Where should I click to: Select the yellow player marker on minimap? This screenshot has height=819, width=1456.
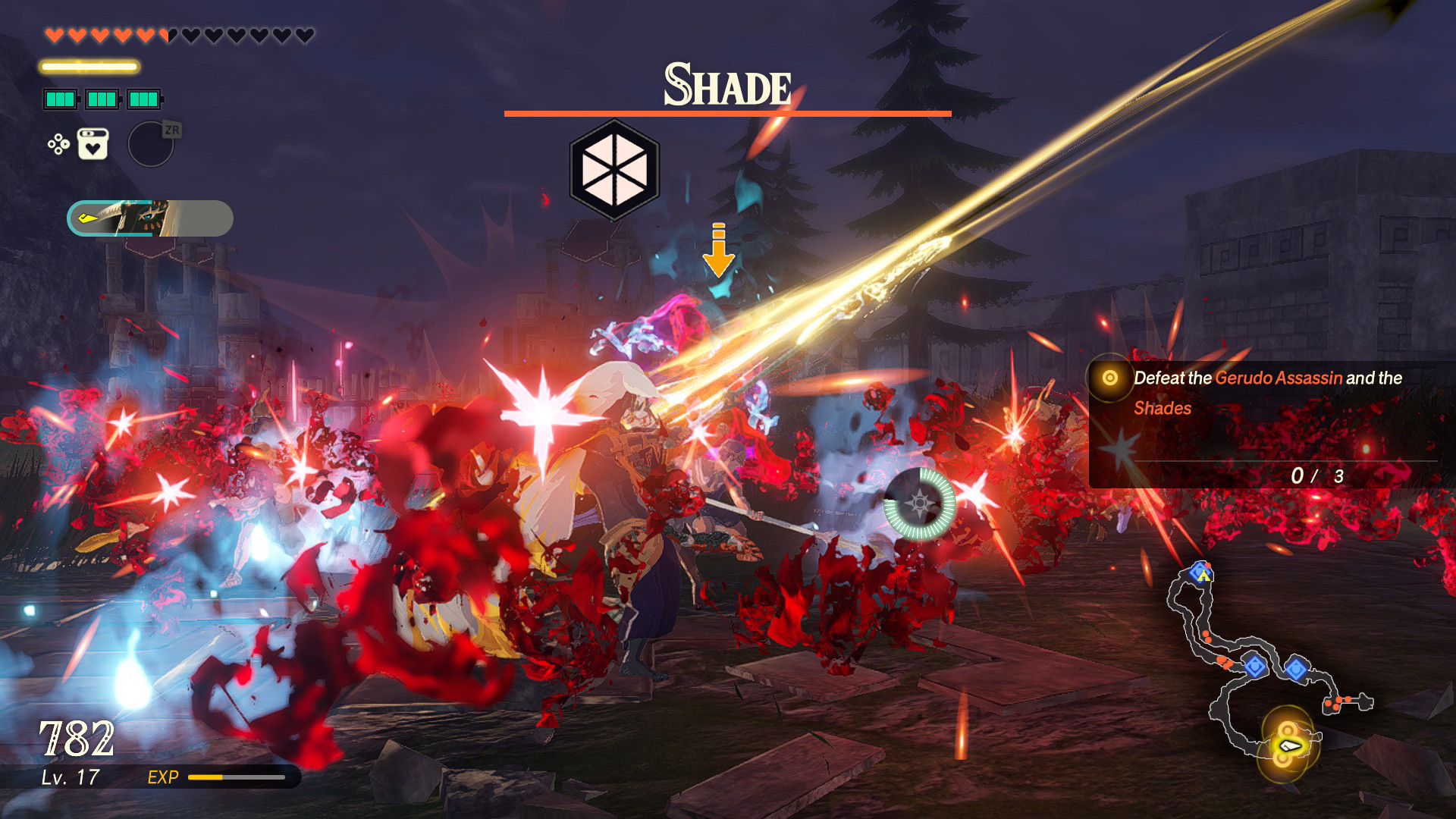(x=1288, y=746)
